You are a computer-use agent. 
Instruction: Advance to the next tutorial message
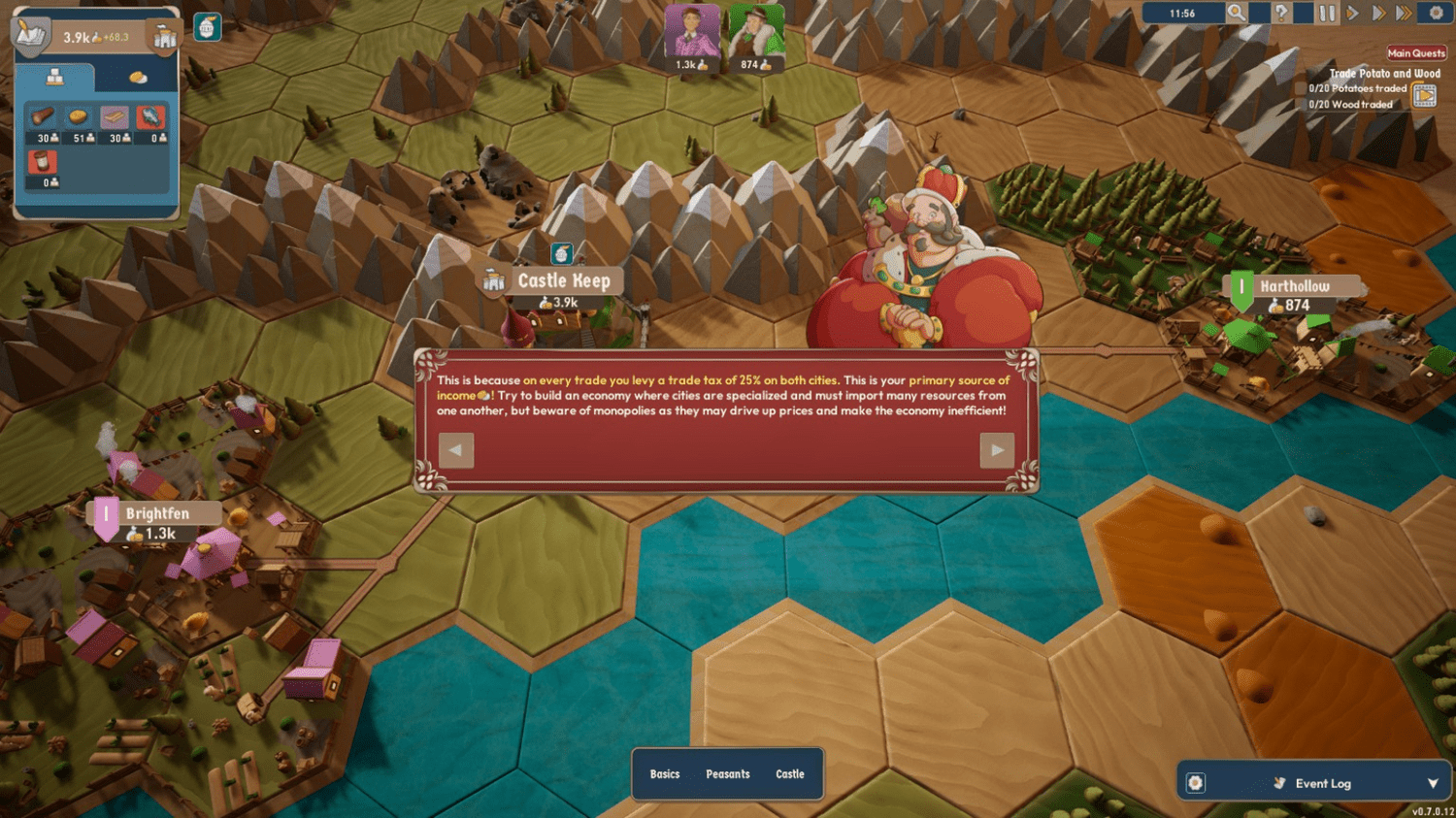point(997,450)
